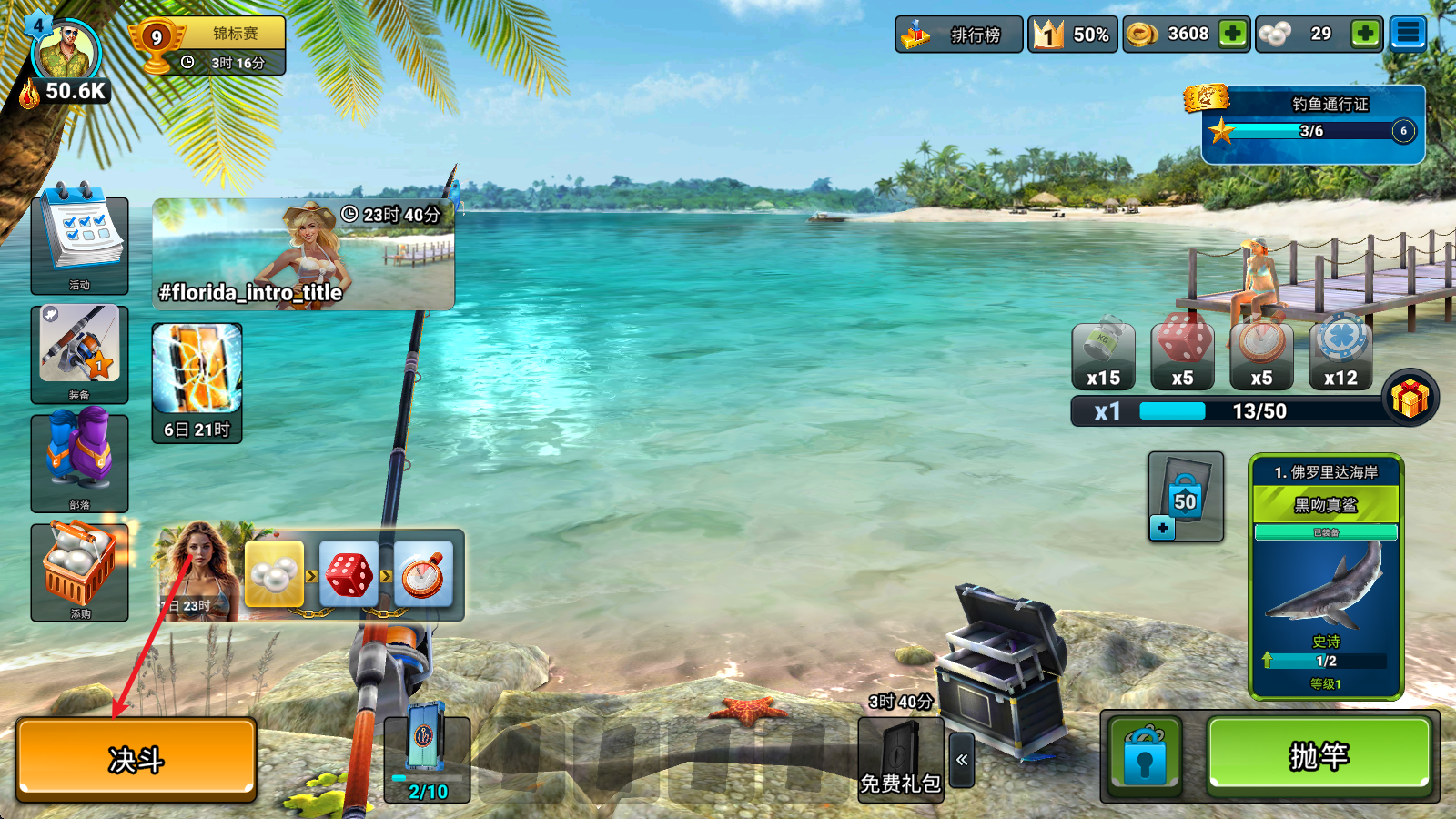Open the 部落 clan menu
The image size is (1456, 819).
pos(80,462)
